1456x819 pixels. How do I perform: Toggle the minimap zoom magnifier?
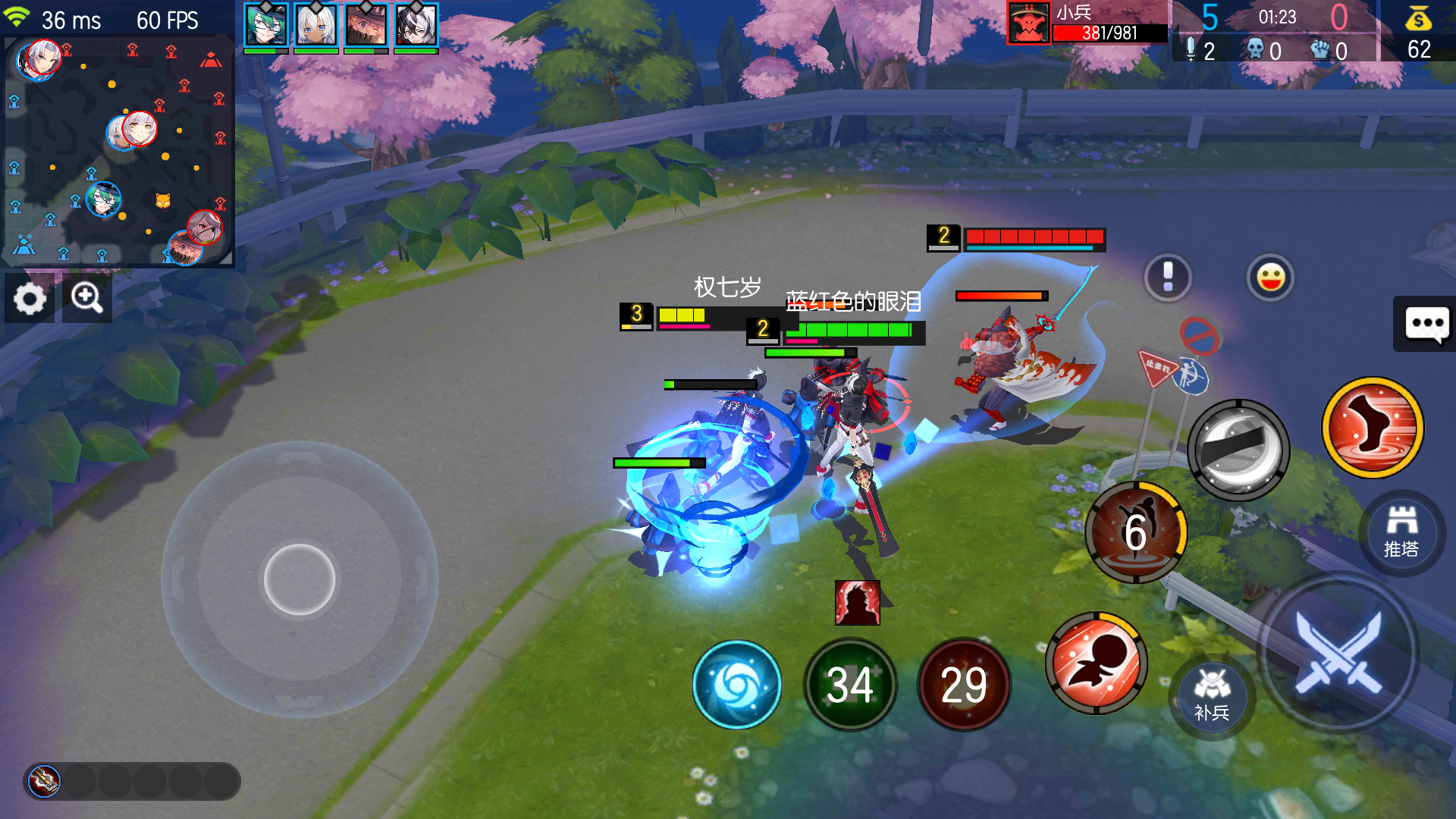pos(87,298)
